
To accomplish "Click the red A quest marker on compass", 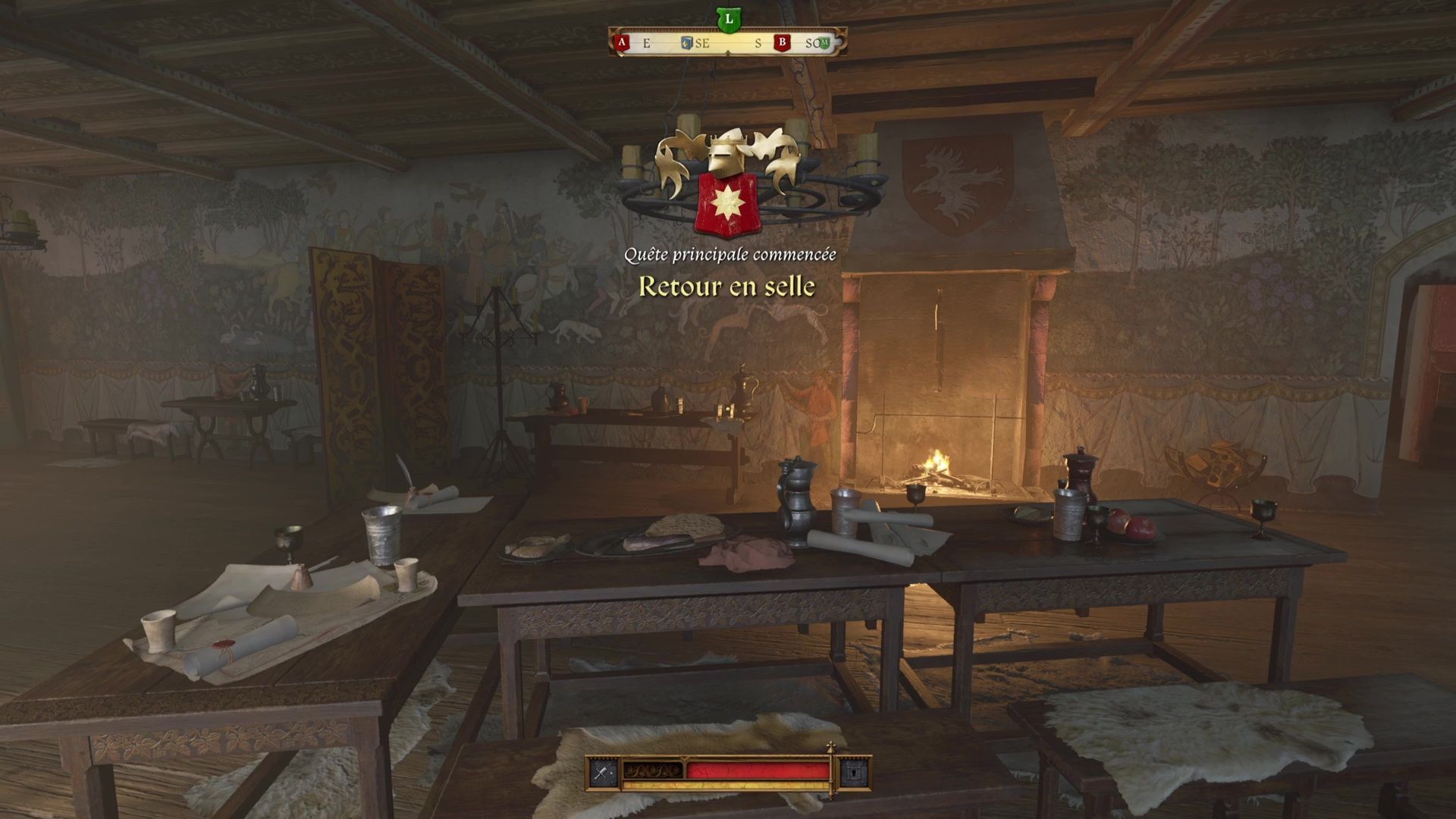I will [623, 42].
